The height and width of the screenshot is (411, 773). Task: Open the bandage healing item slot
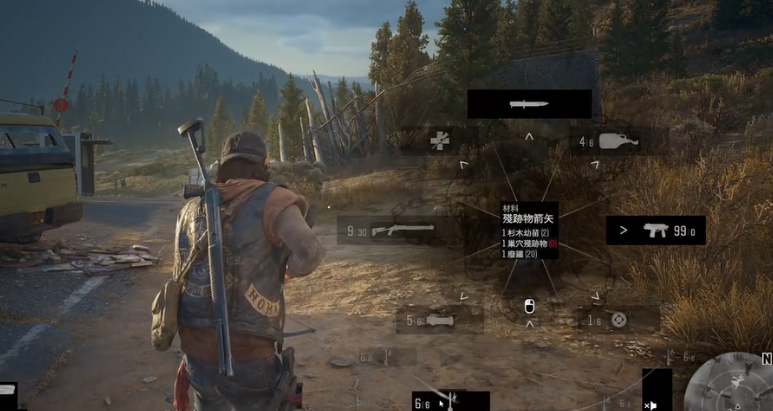point(440,140)
